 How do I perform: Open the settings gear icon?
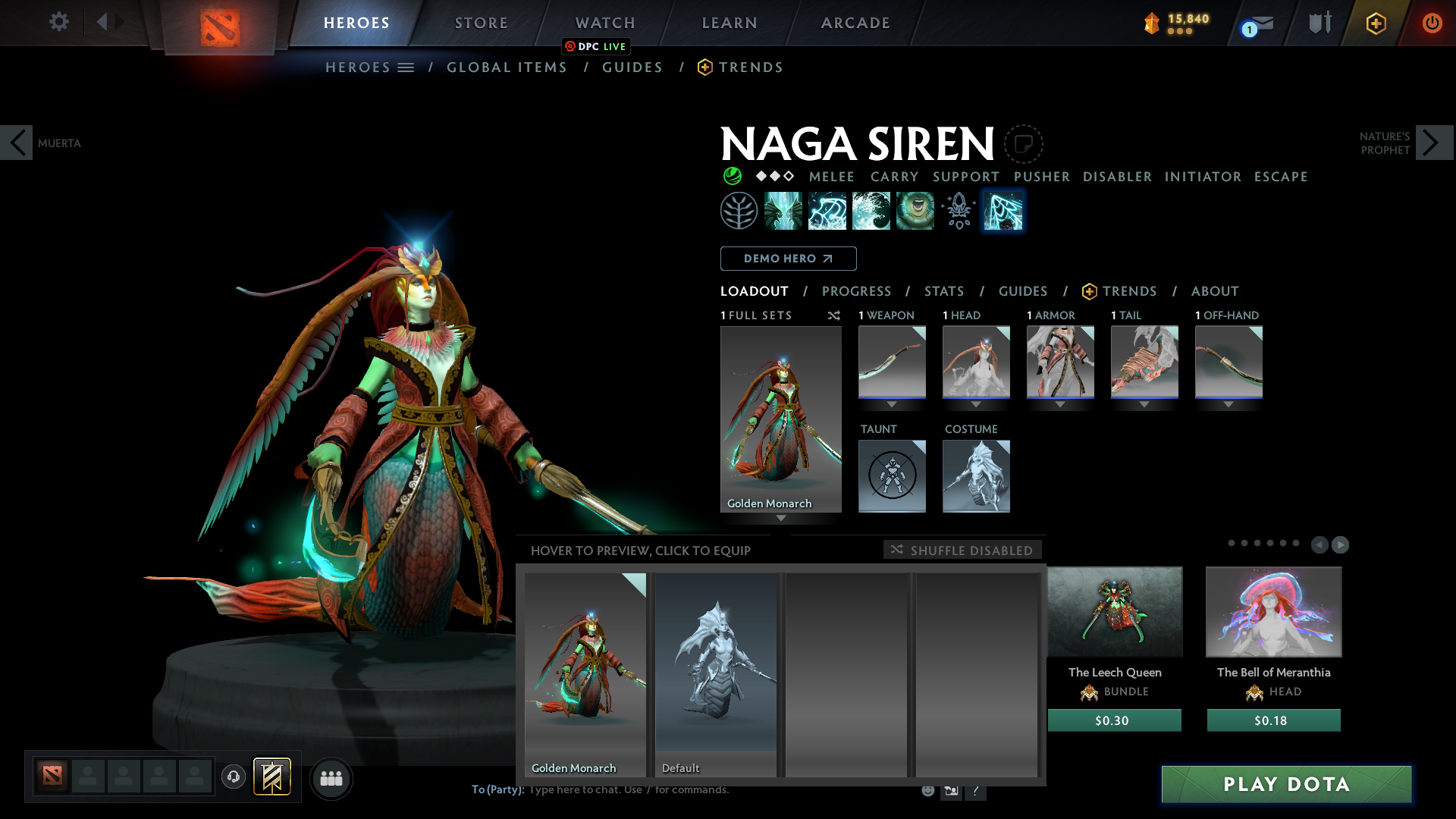coord(58,22)
